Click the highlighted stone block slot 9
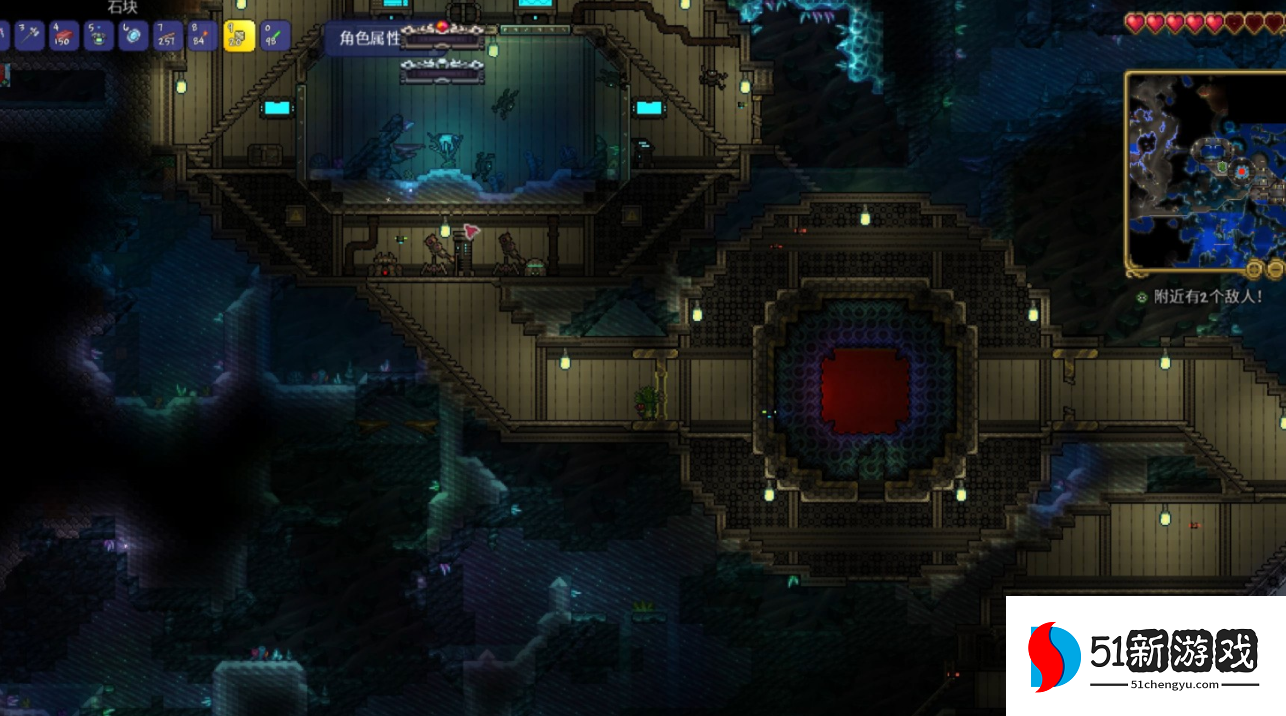1286x716 pixels. pos(239,36)
